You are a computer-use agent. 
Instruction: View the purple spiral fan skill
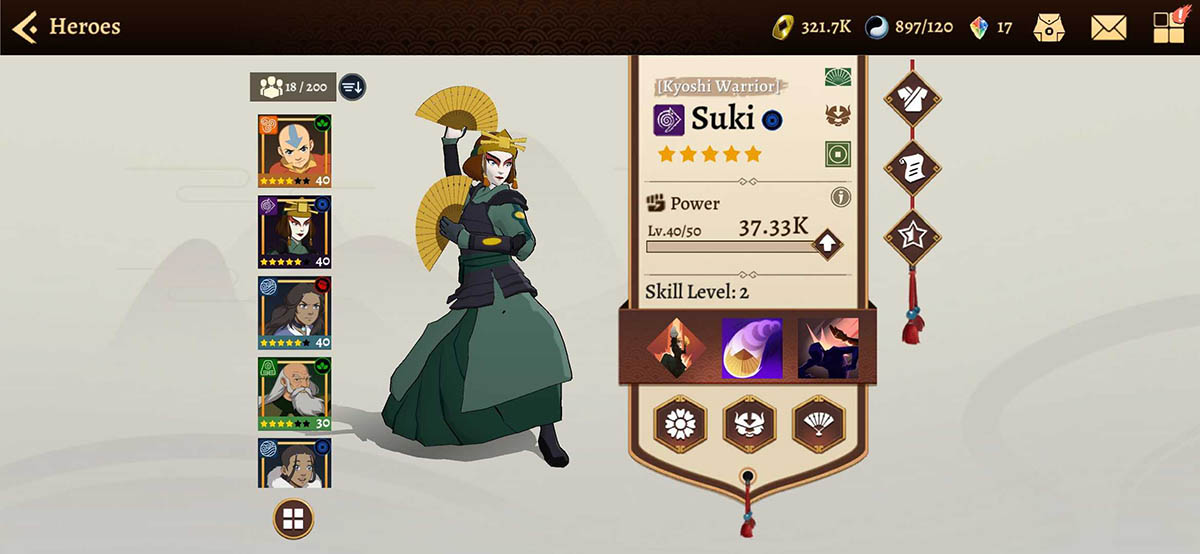tap(752, 348)
